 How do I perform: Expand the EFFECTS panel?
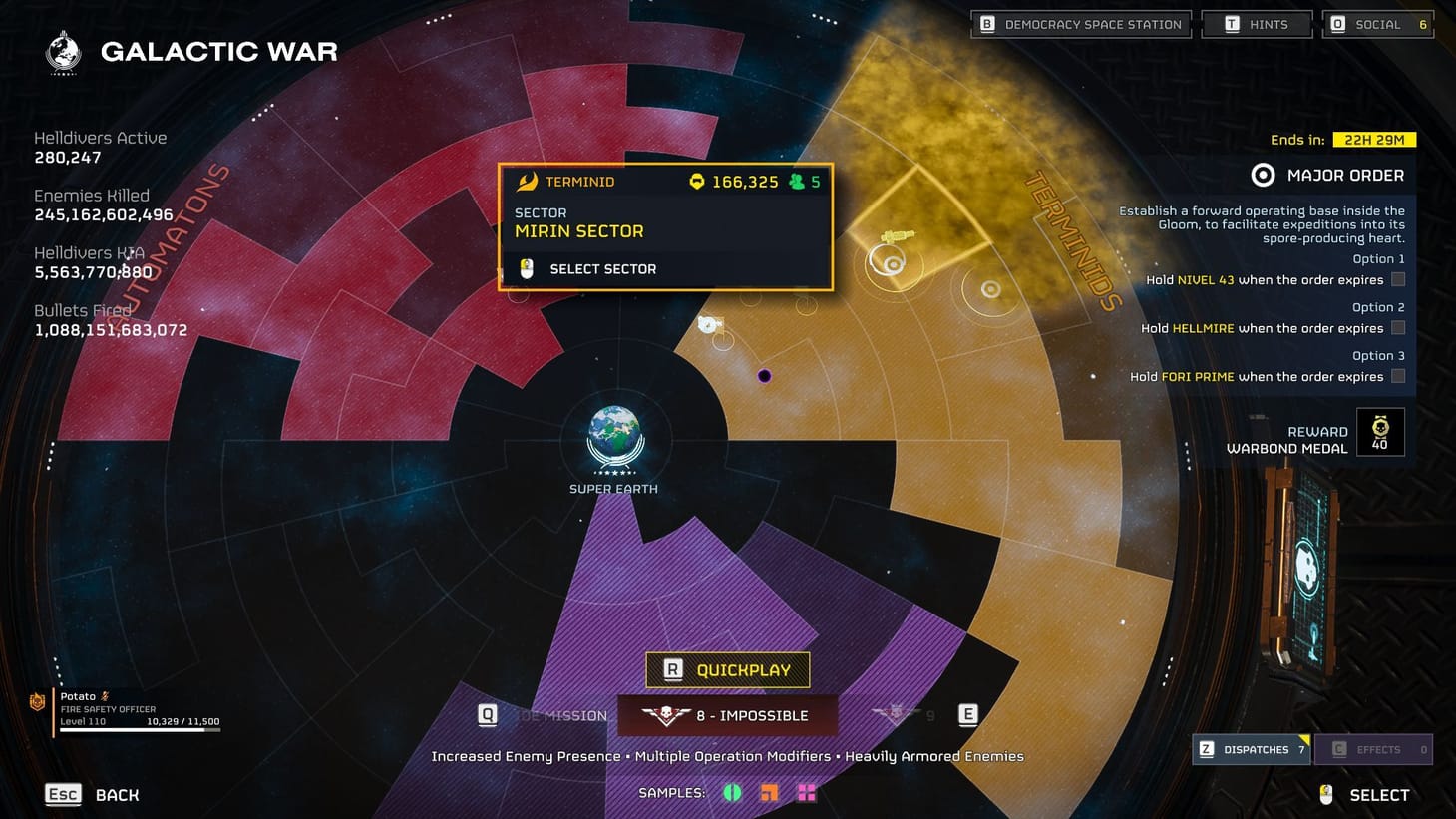pyautogui.click(x=1376, y=749)
